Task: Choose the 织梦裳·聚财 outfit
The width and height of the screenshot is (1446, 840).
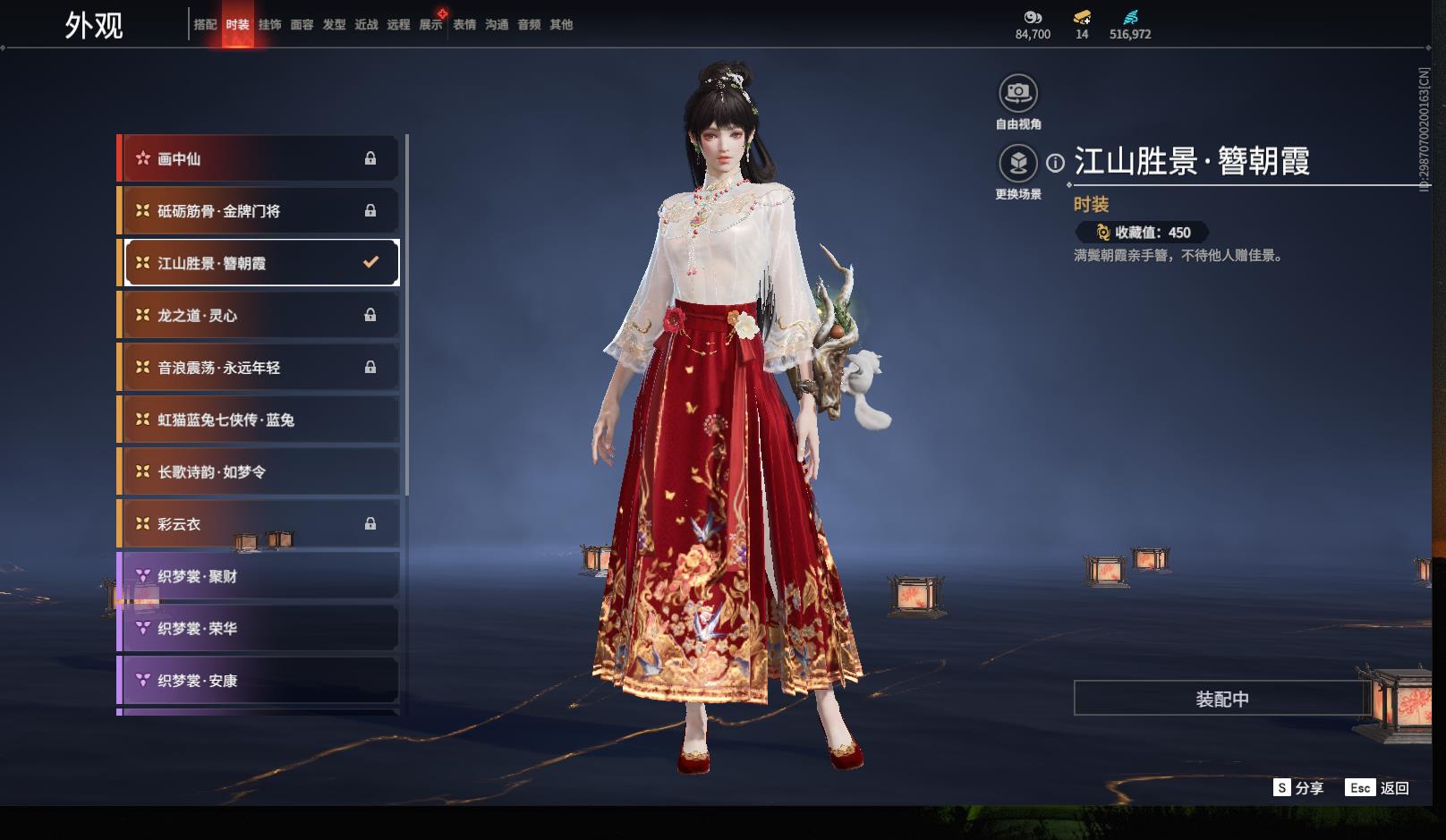Action: coord(259,576)
